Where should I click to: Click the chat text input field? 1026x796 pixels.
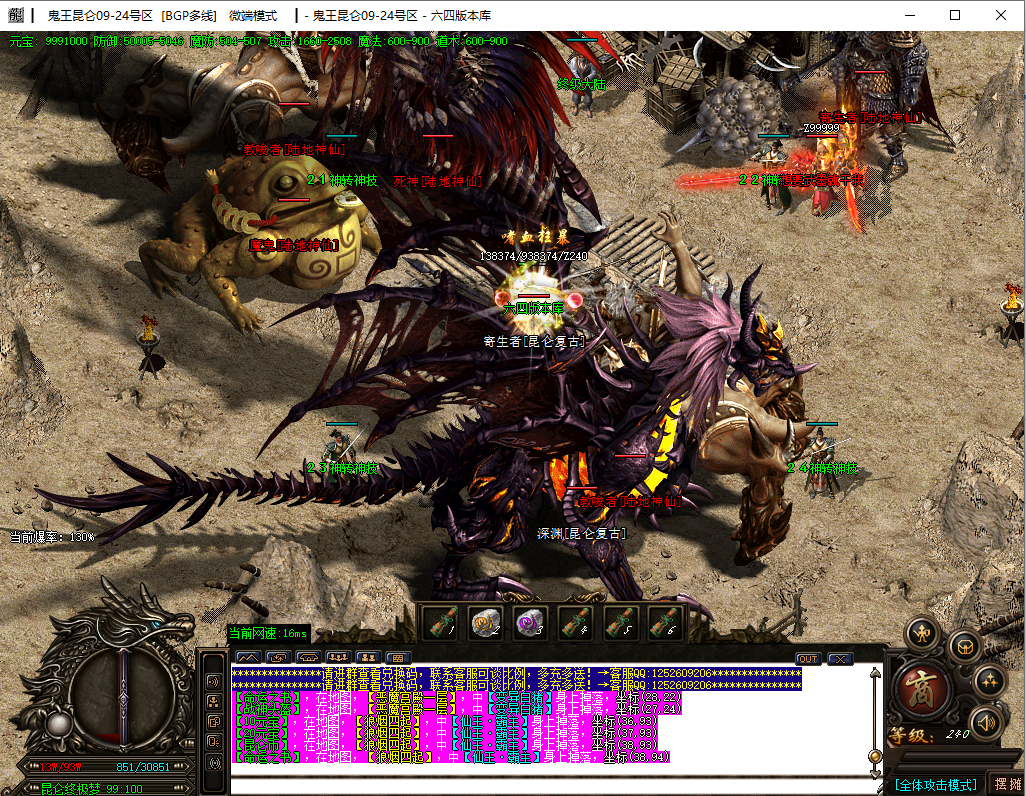[x=550, y=785]
